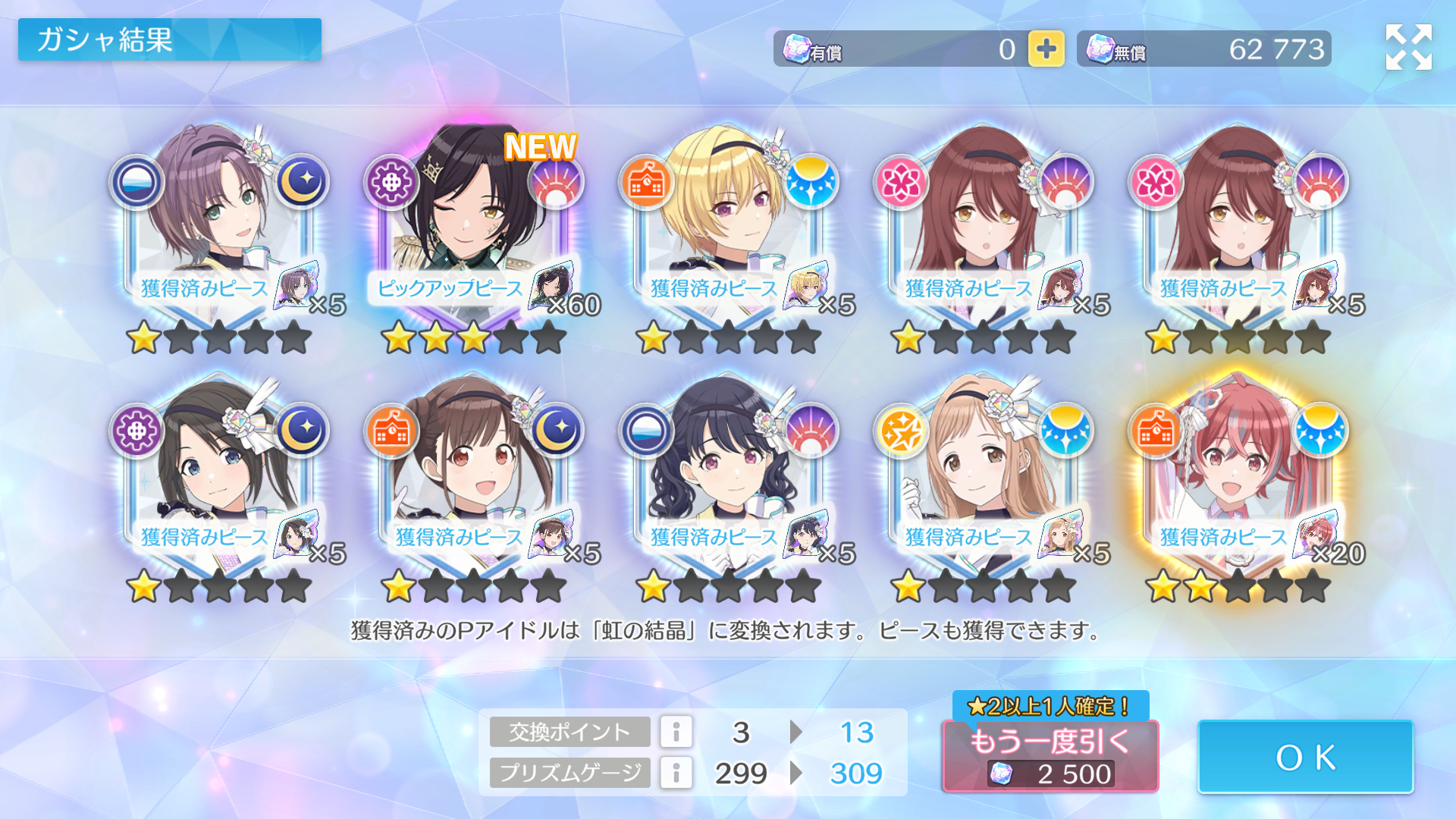This screenshot has width=1456, height=819.
Task: Toggle fullscreen with the arrows icon
Action: point(1408,47)
